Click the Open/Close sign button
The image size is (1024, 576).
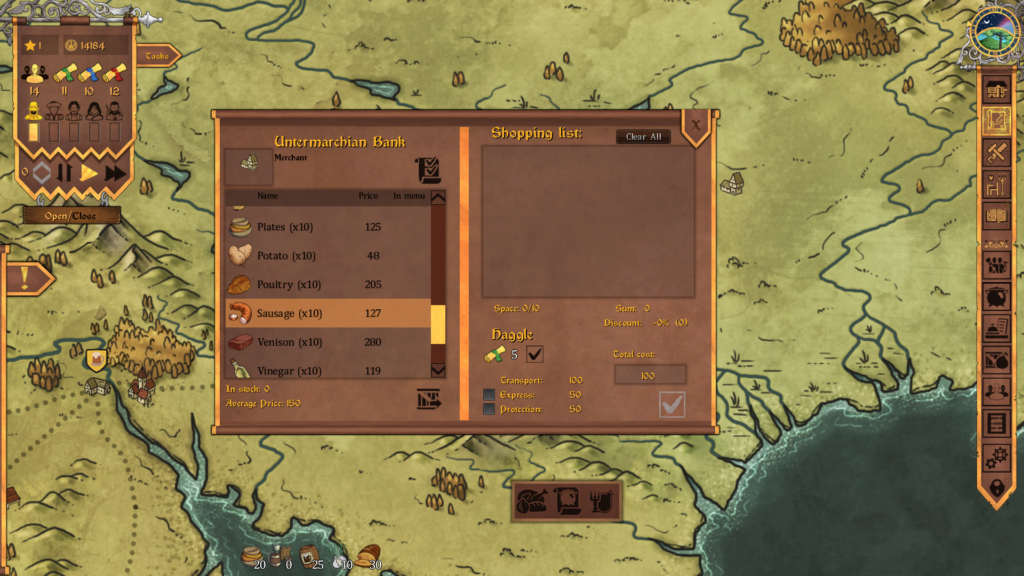pos(71,216)
